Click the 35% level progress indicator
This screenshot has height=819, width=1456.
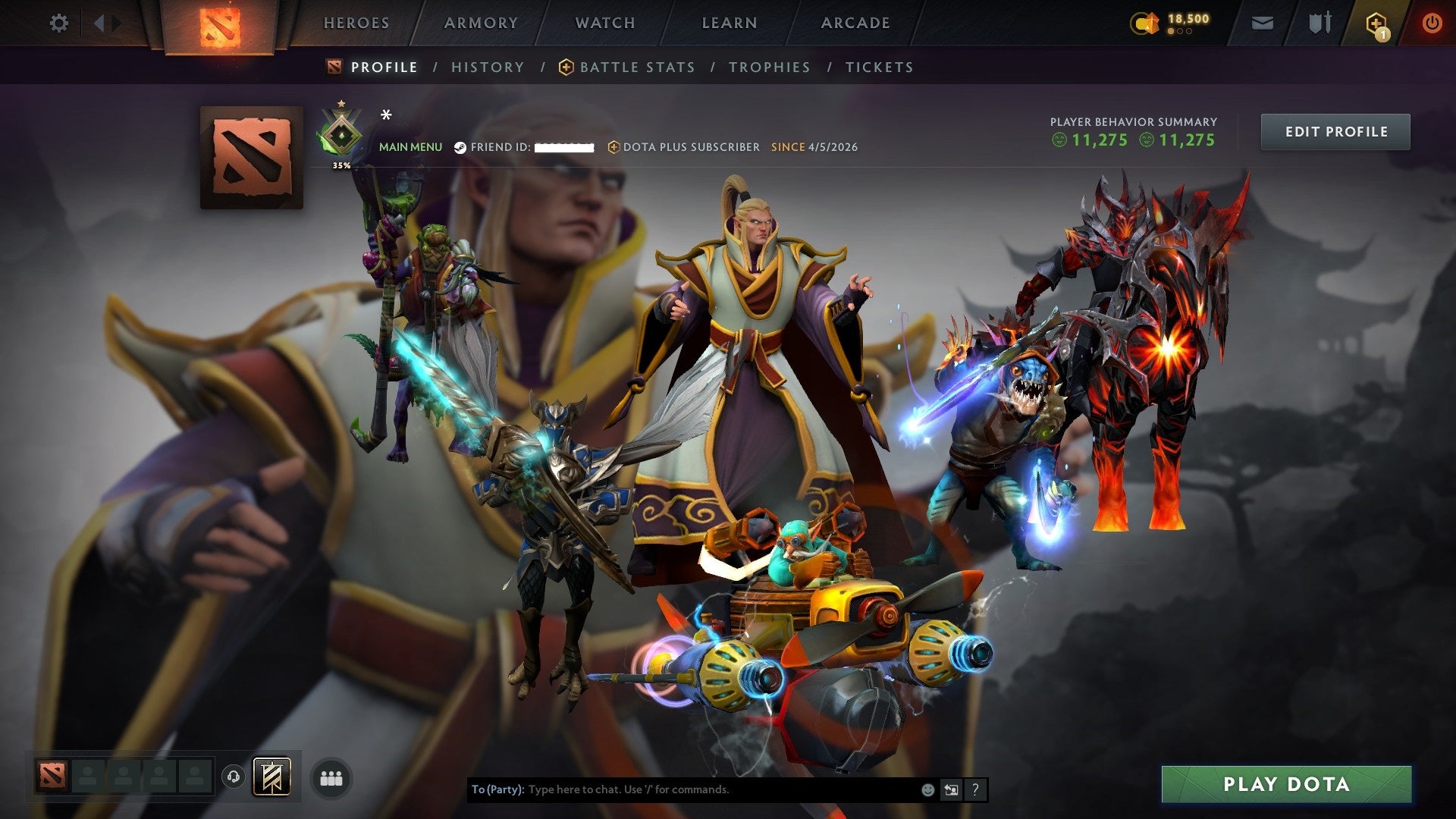(x=342, y=164)
